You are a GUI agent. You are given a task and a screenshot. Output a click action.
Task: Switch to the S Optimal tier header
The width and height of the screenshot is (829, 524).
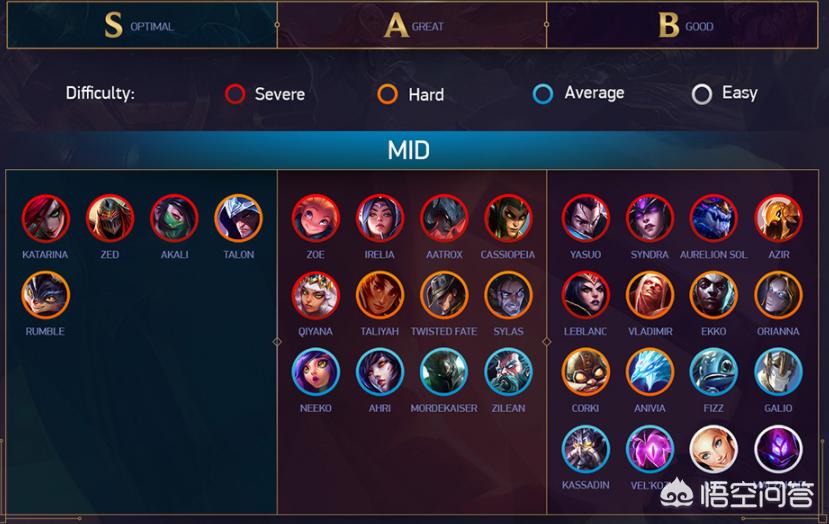[141, 26]
